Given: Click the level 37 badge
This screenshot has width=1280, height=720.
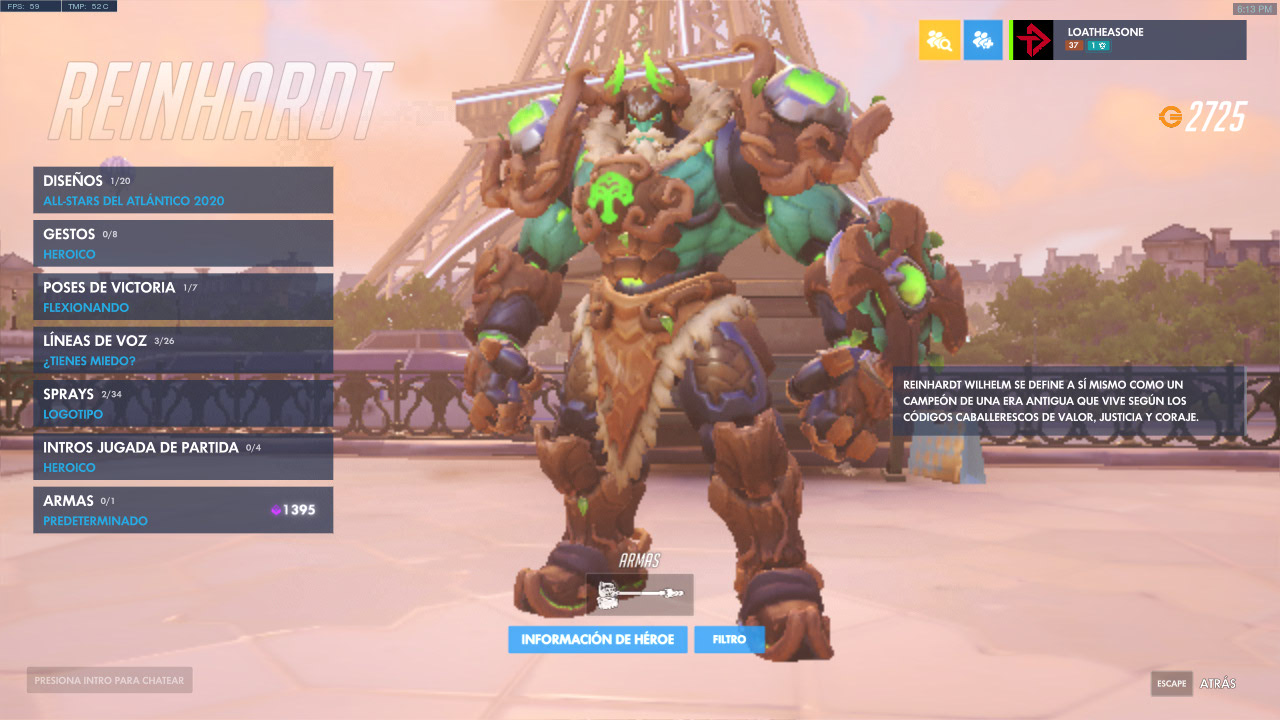Looking at the screenshot, I should [1072, 45].
